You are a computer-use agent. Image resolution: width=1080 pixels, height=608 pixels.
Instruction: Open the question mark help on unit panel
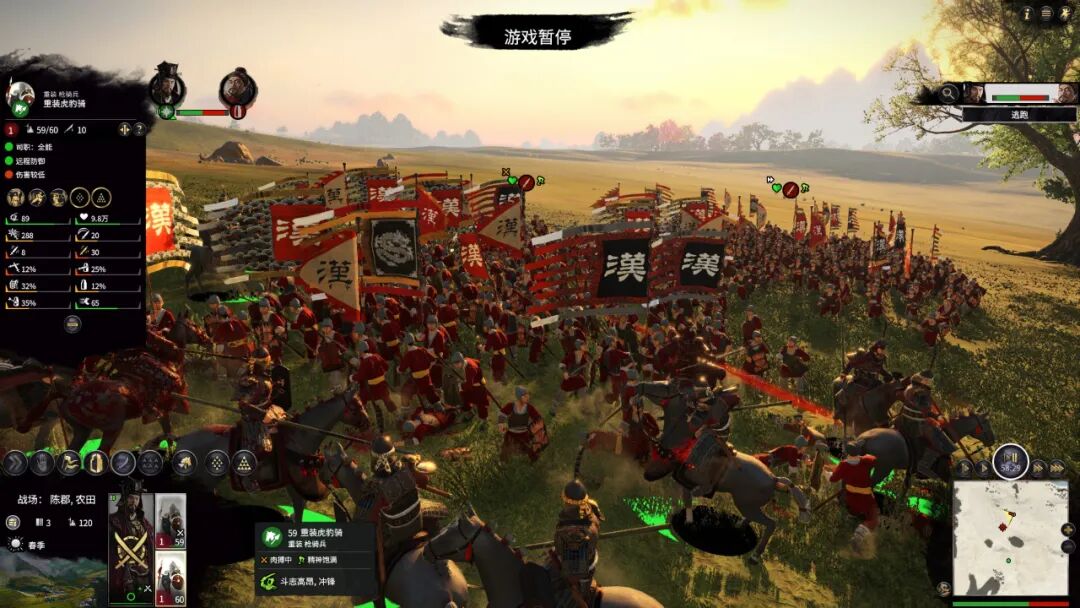pos(139,129)
